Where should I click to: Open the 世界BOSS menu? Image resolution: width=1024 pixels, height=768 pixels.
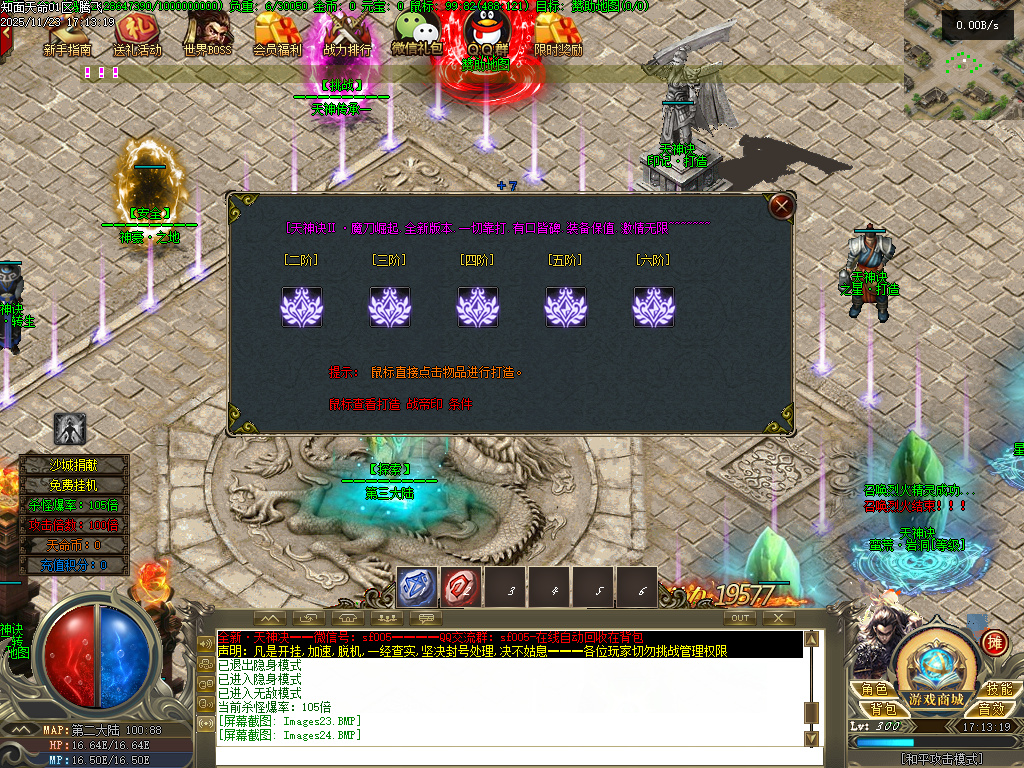pos(207,34)
